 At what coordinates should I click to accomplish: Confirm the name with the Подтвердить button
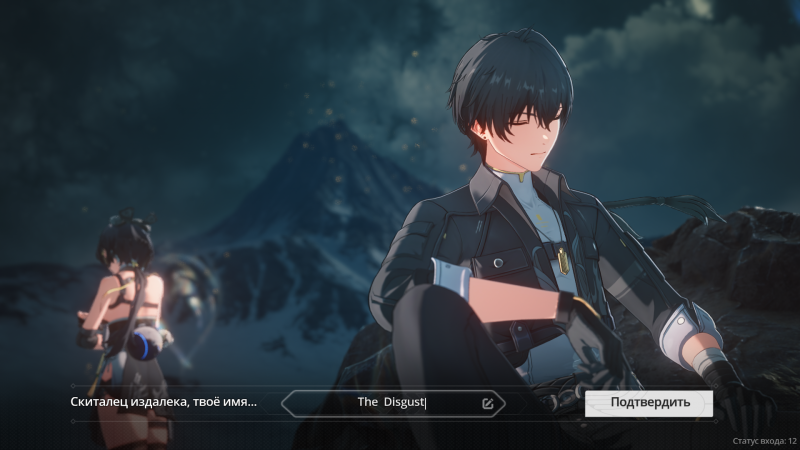point(649,403)
